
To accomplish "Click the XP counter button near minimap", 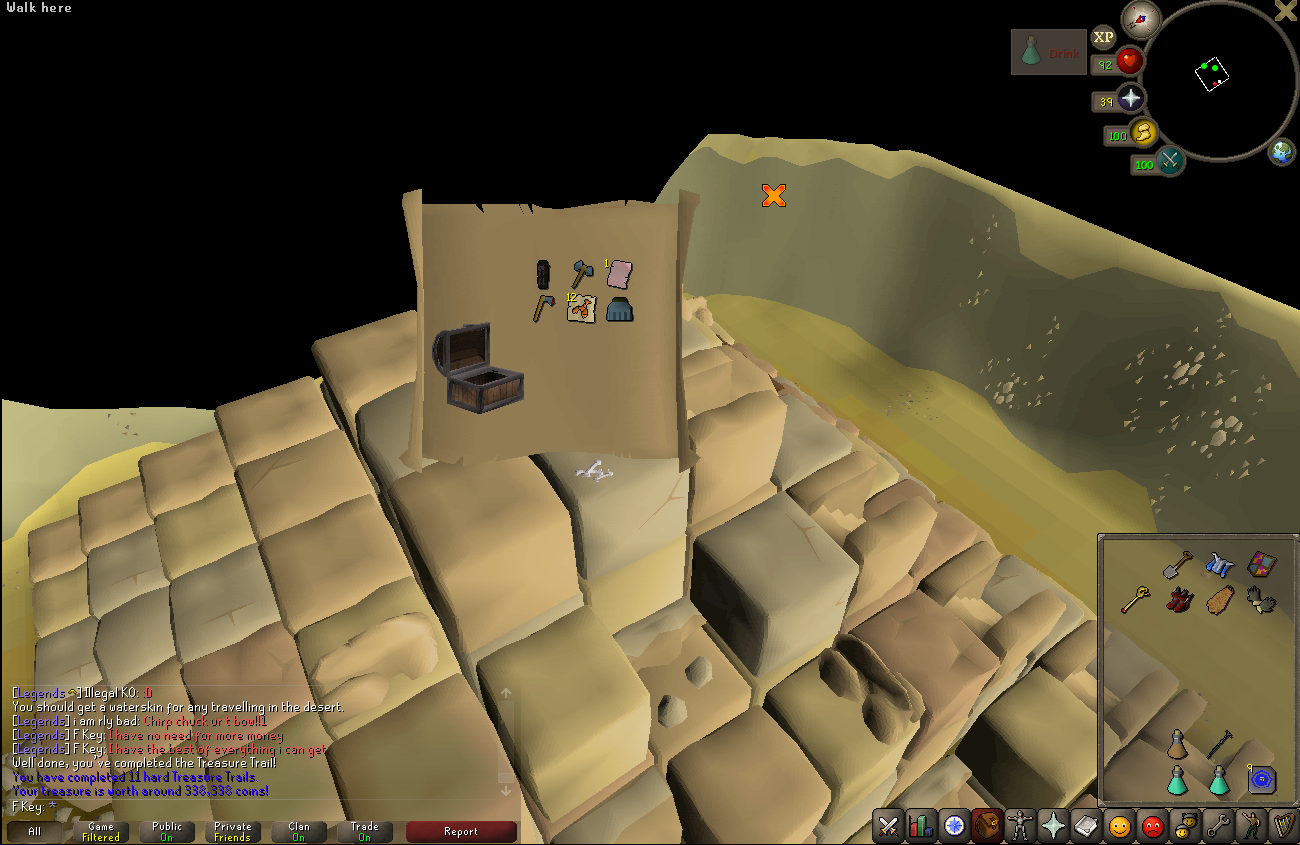I will (1103, 37).
